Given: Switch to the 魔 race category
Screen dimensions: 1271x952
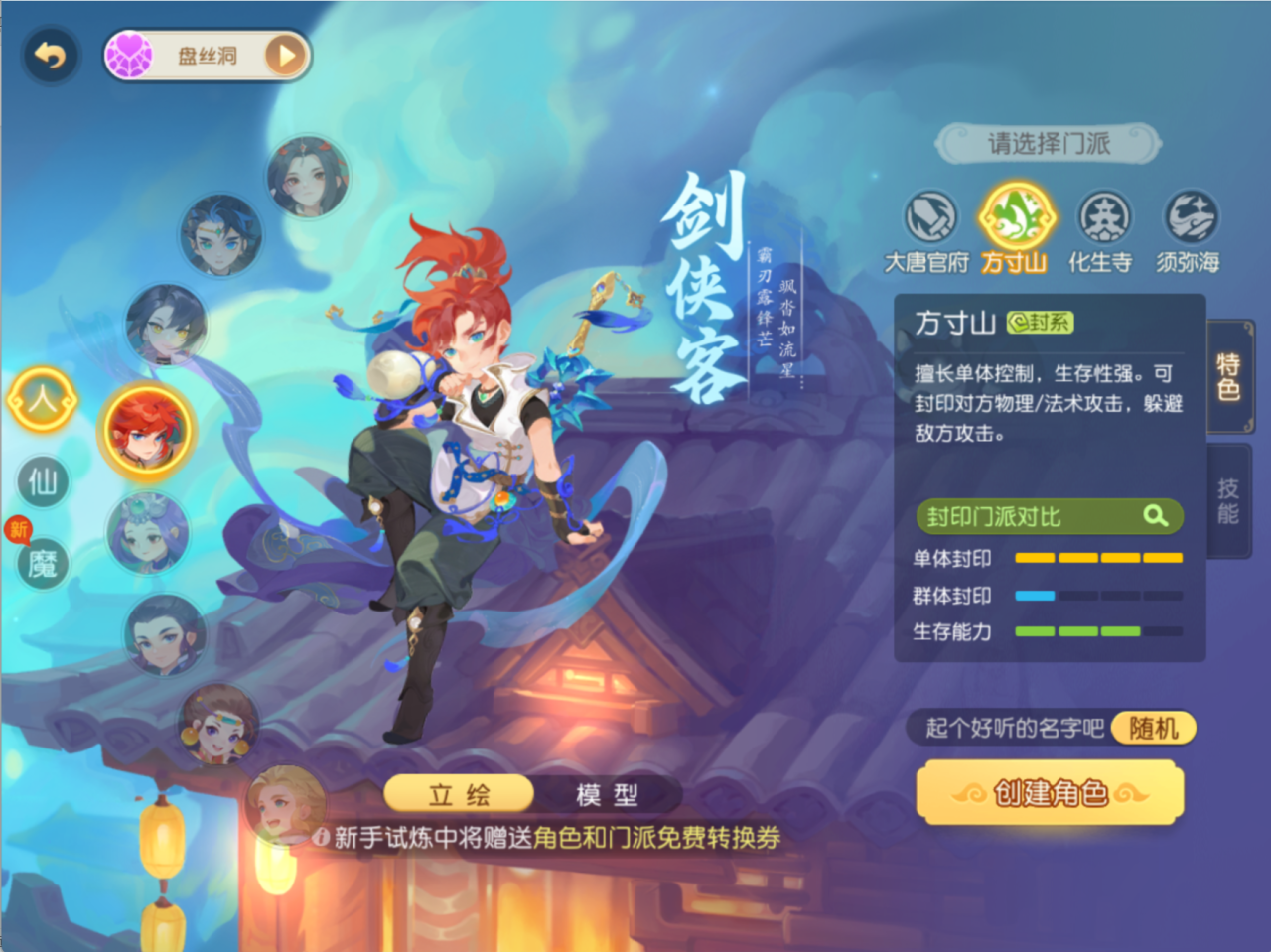Looking at the screenshot, I should (42, 564).
